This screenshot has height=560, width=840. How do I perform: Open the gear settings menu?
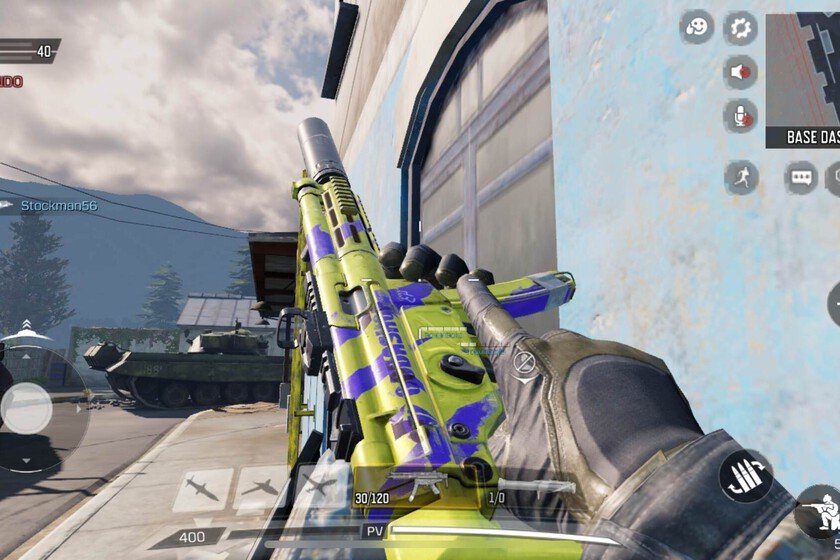point(741,27)
